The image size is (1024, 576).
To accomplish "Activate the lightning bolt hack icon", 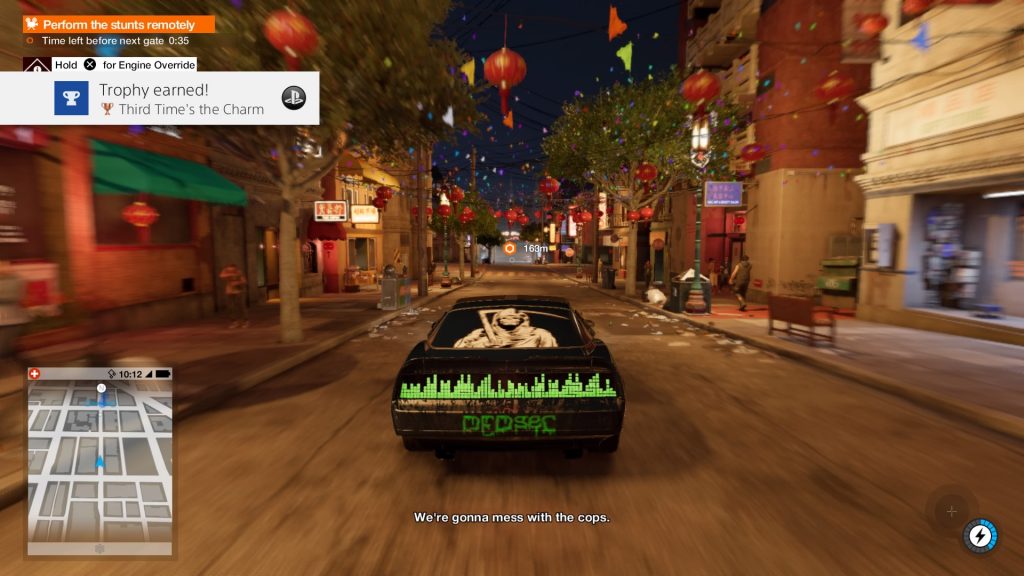I will 981,536.
